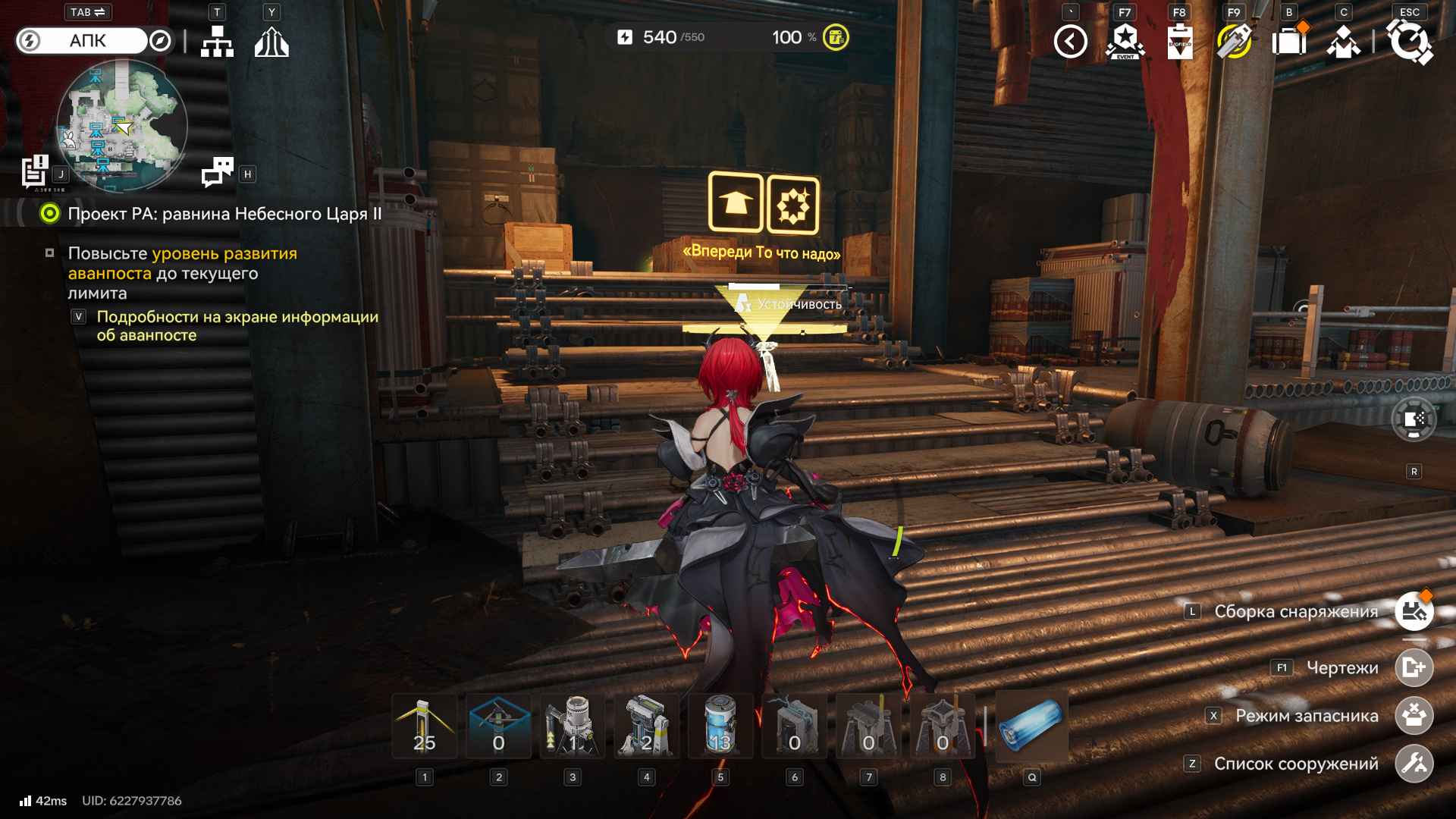Select the hotbar slot showing 25

[425, 726]
